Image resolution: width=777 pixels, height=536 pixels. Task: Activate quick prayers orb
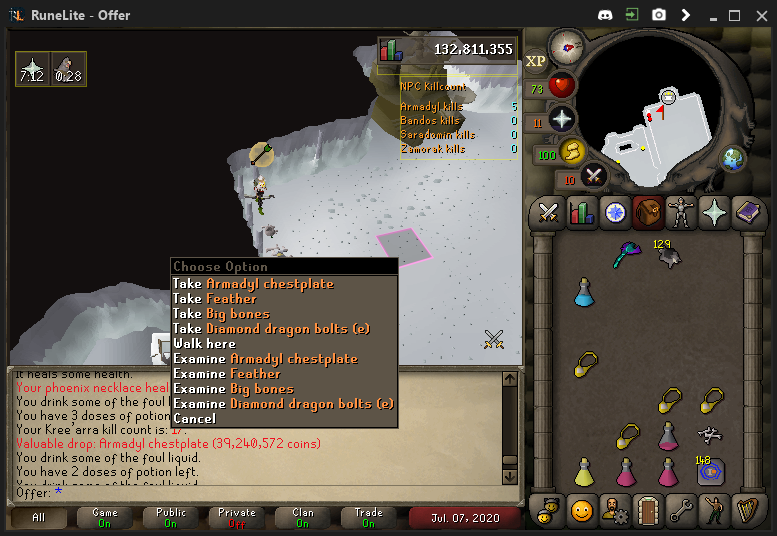tap(562, 119)
